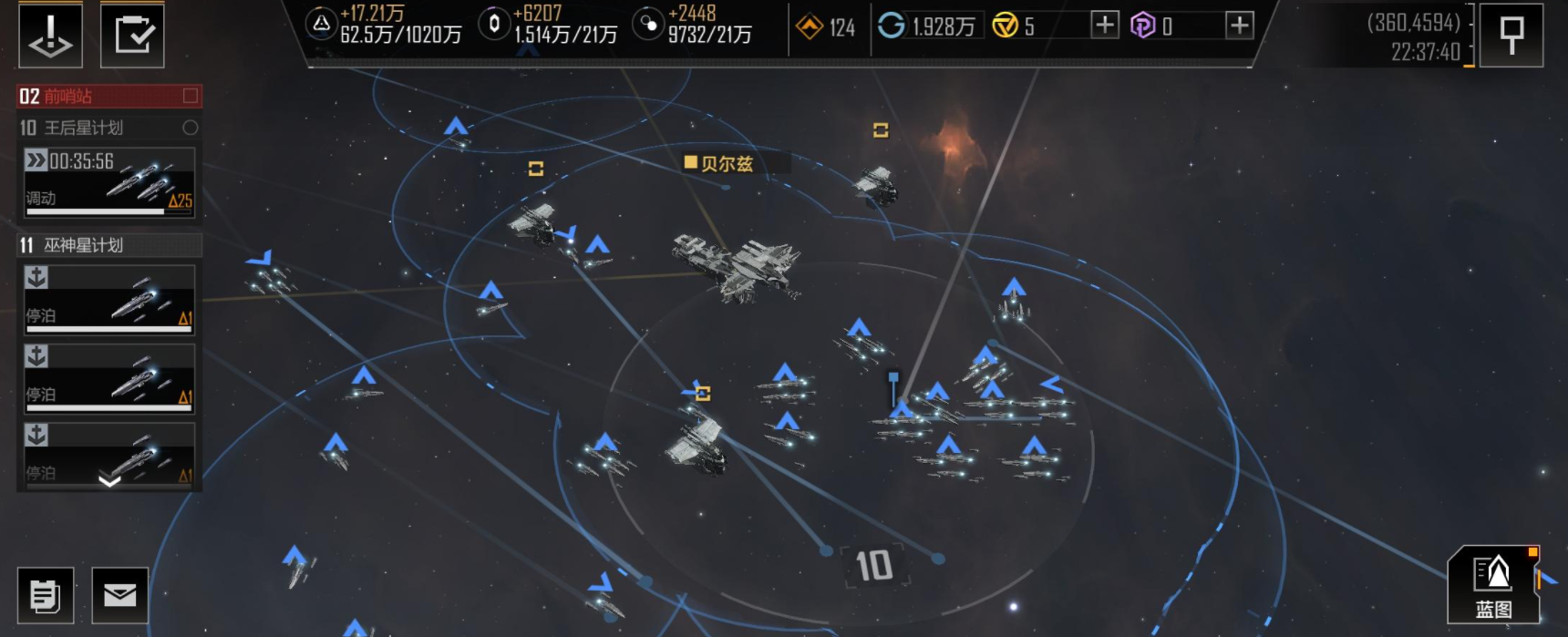Toggle the 前哨站 header square box
Image resolution: width=1568 pixels, height=637 pixels.
click(x=191, y=96)
